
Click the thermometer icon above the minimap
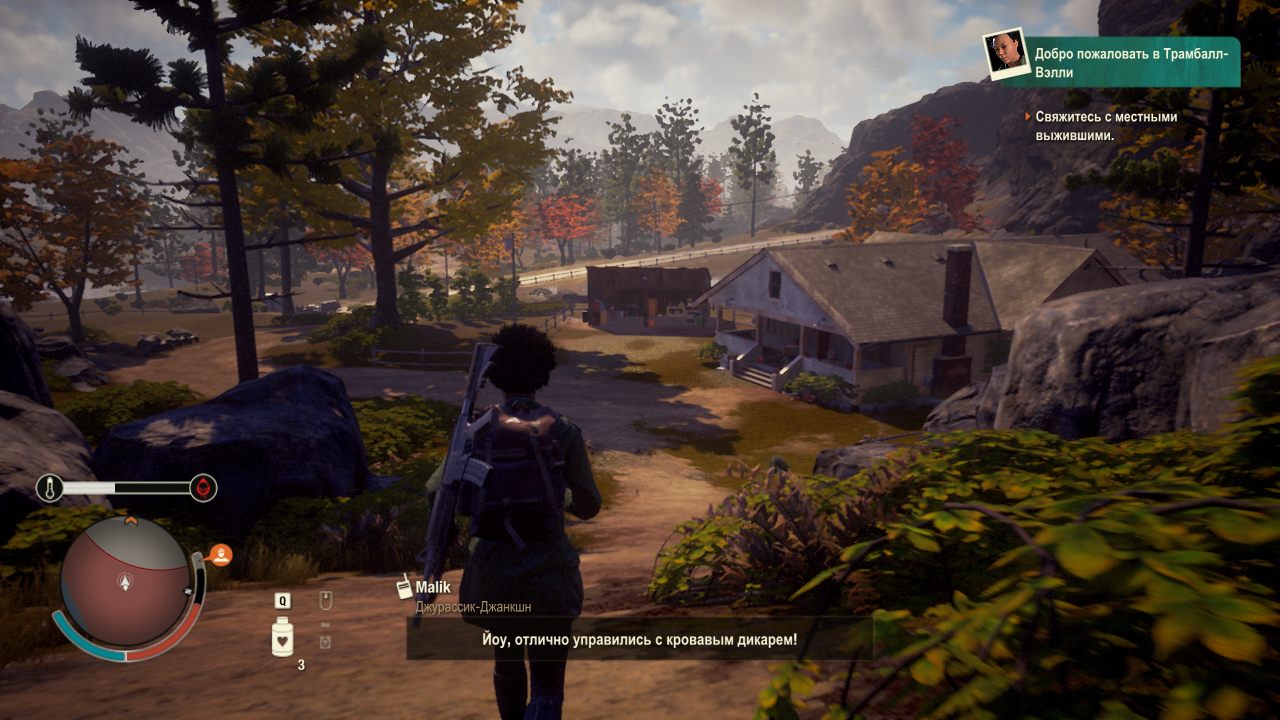49,488
